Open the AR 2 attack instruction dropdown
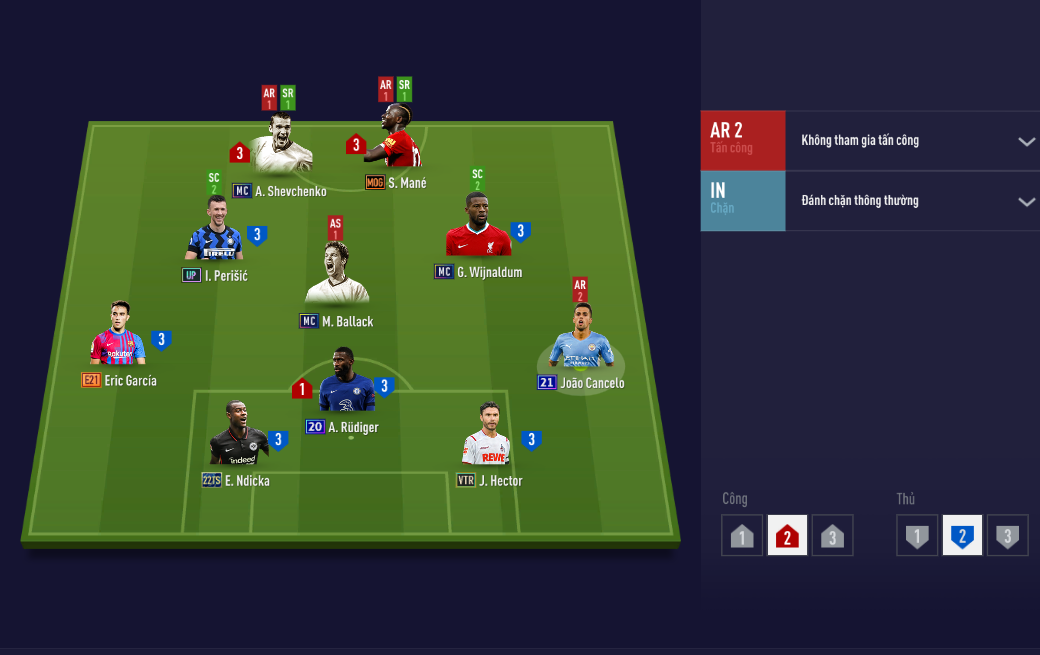Viewport: 1040px width, 655px height. 1026,141
